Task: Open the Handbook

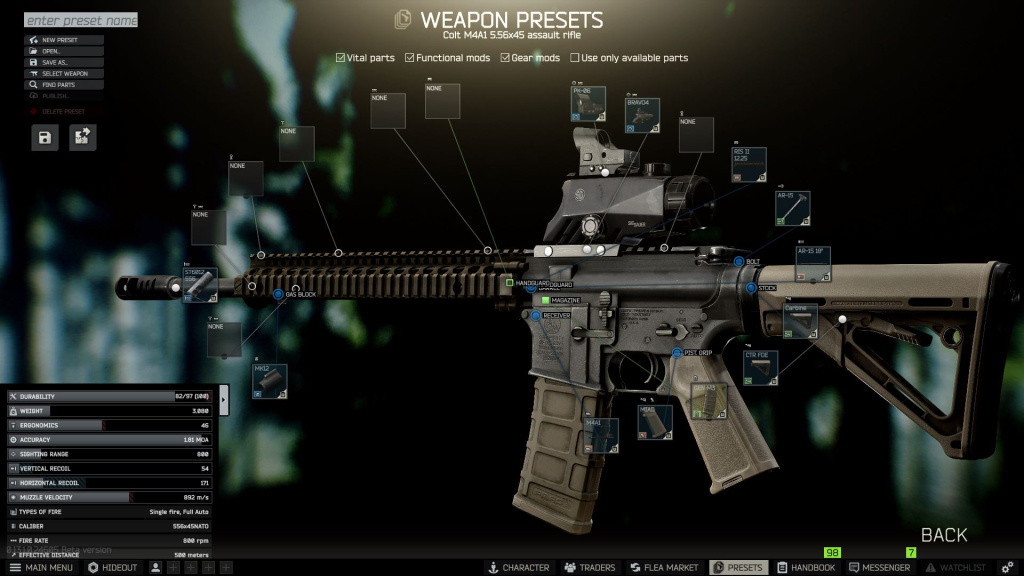Action: coord(806,568)
